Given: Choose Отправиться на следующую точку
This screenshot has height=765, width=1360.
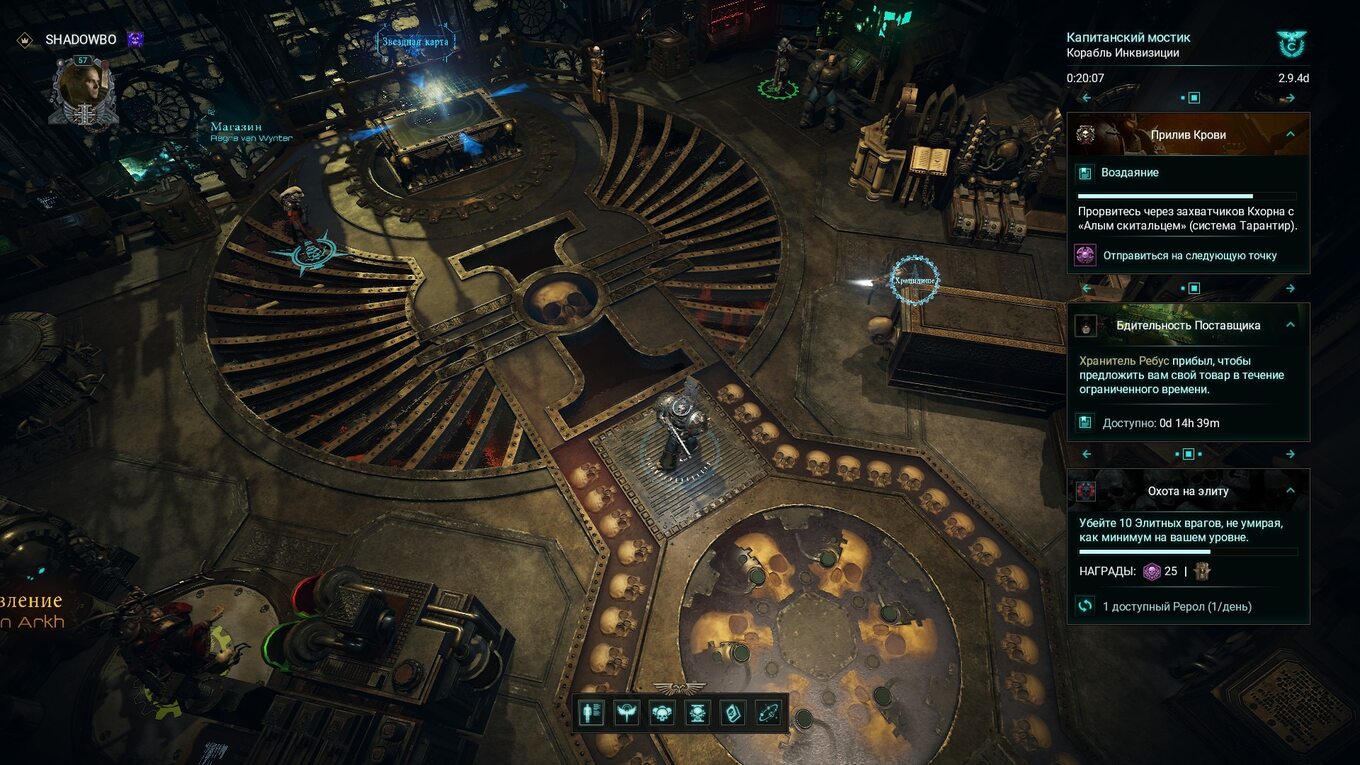Looking at the screenshot, I should pos(1188,255).
